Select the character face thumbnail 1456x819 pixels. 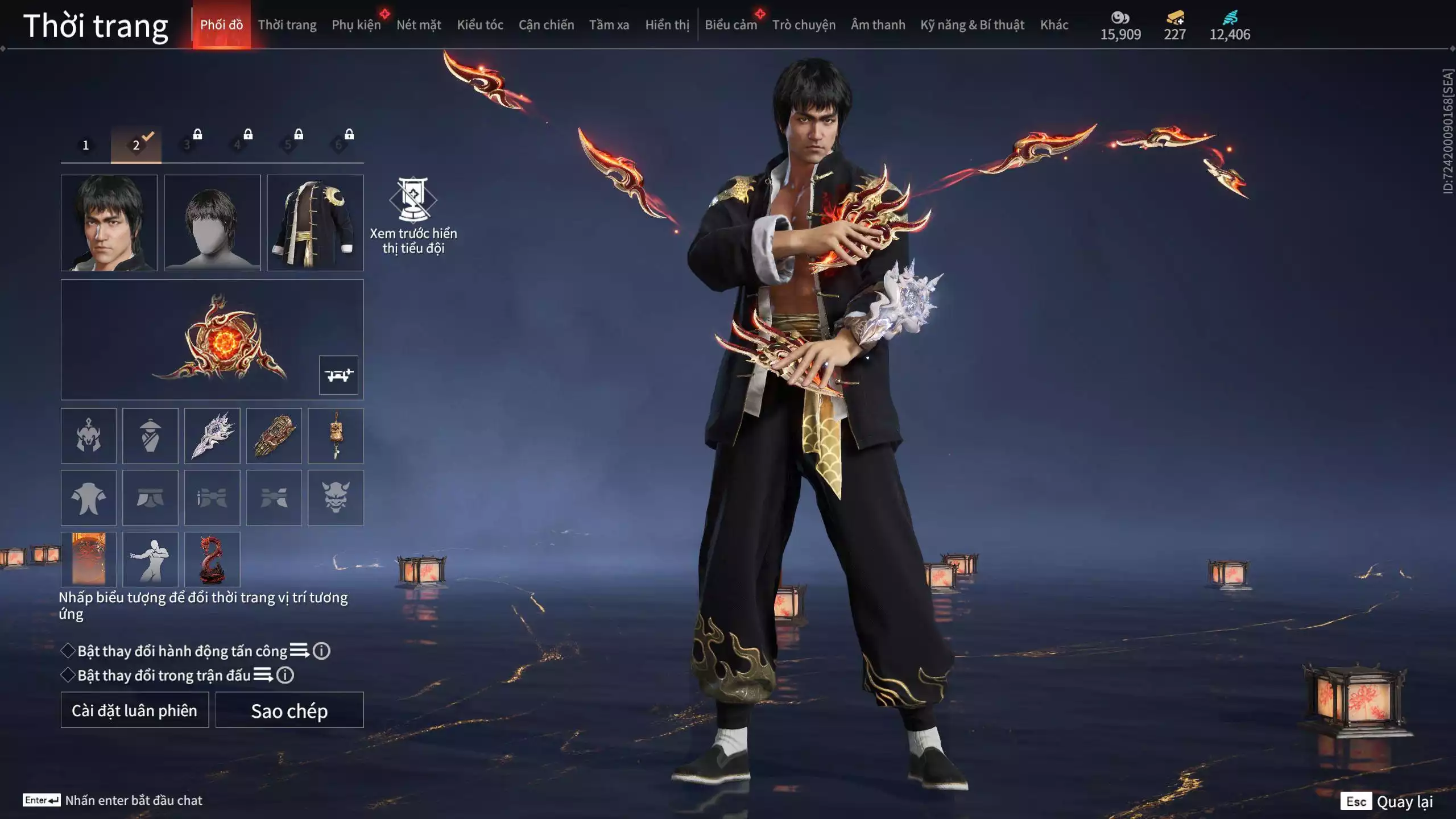pyautogui.click(x=109, y=222)
